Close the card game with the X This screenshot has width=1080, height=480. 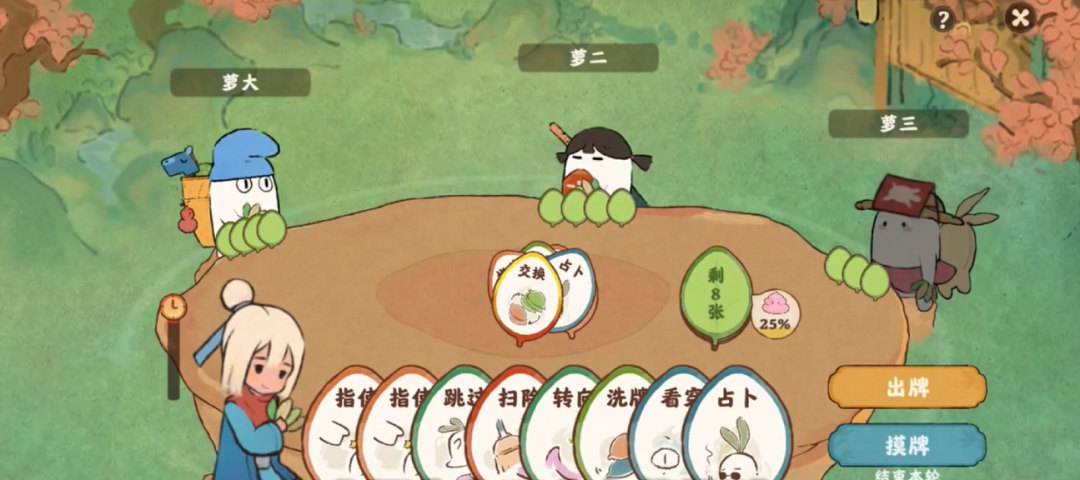(x=1019, y=18)
